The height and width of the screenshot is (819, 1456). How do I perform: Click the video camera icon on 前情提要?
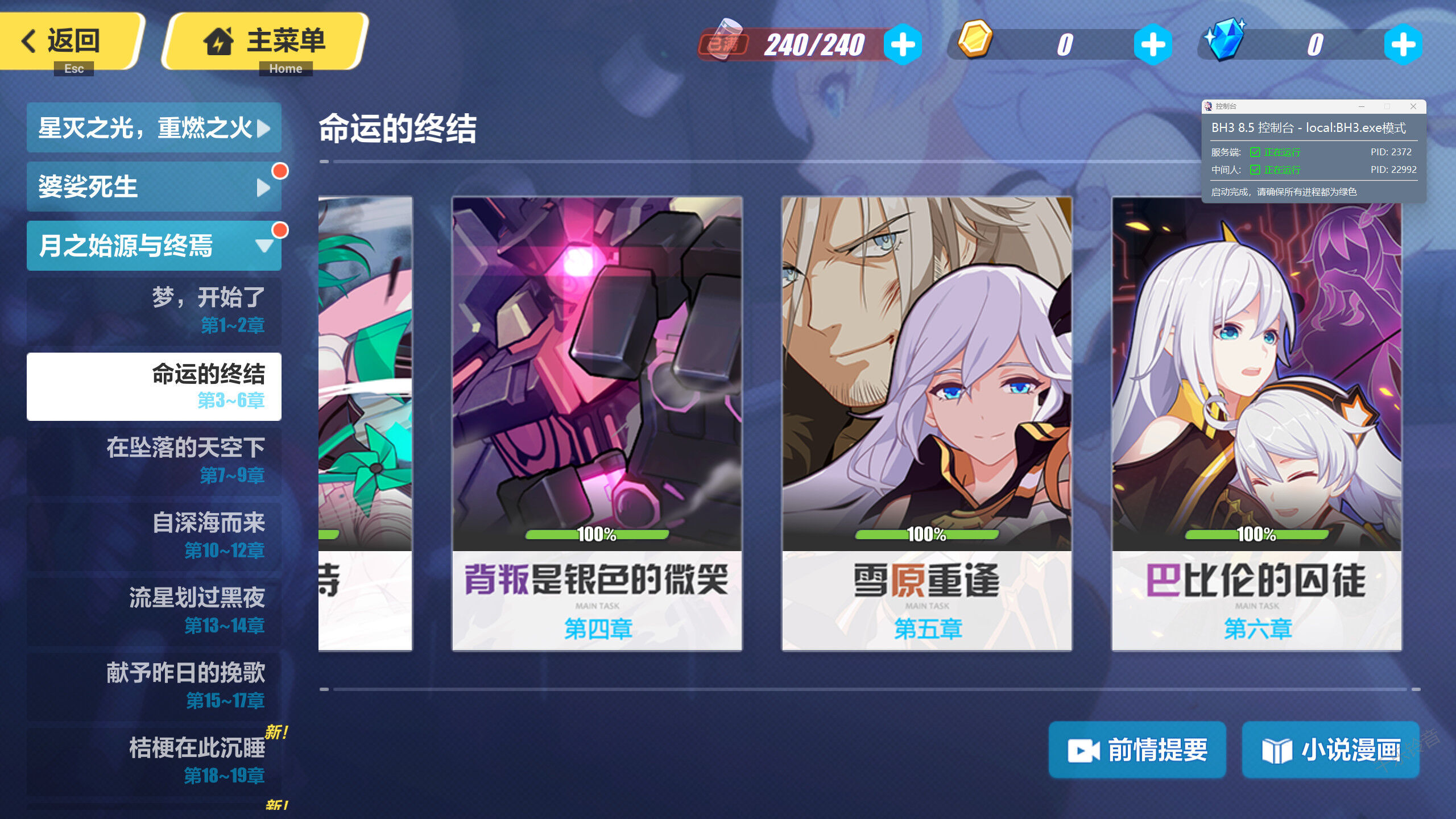pyautogui.click(x=1083, y=749)
